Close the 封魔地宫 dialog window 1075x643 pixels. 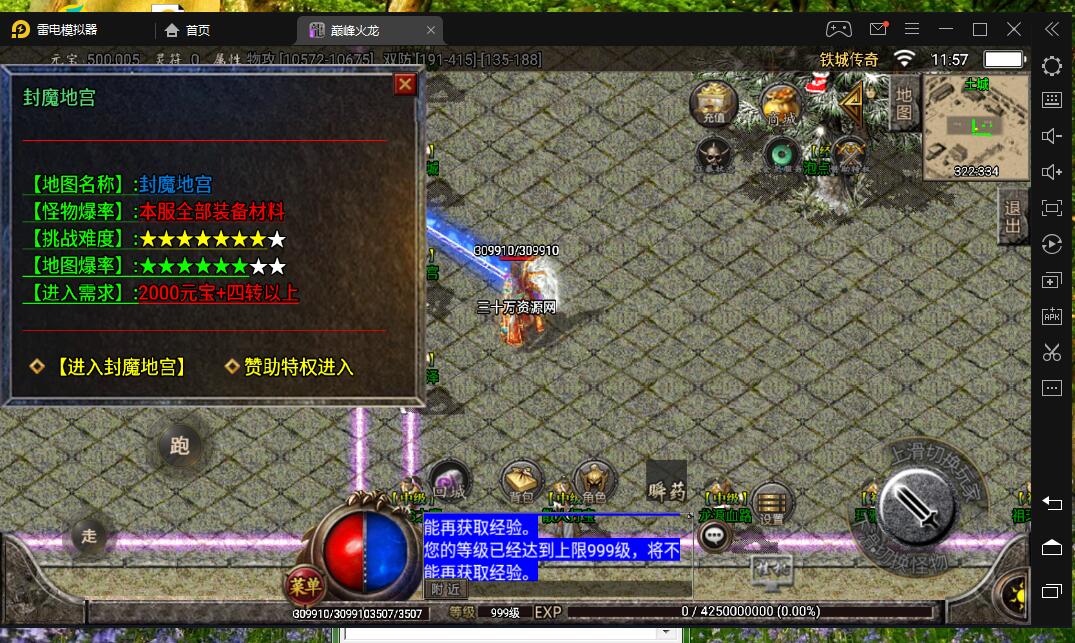pos(405,84)
